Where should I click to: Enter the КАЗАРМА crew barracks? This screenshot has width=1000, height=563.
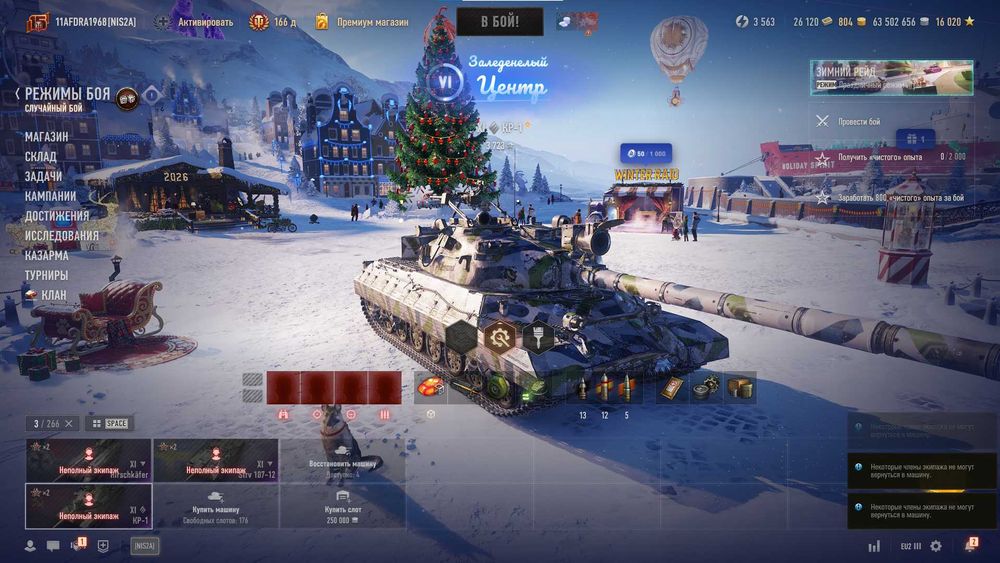47,255
